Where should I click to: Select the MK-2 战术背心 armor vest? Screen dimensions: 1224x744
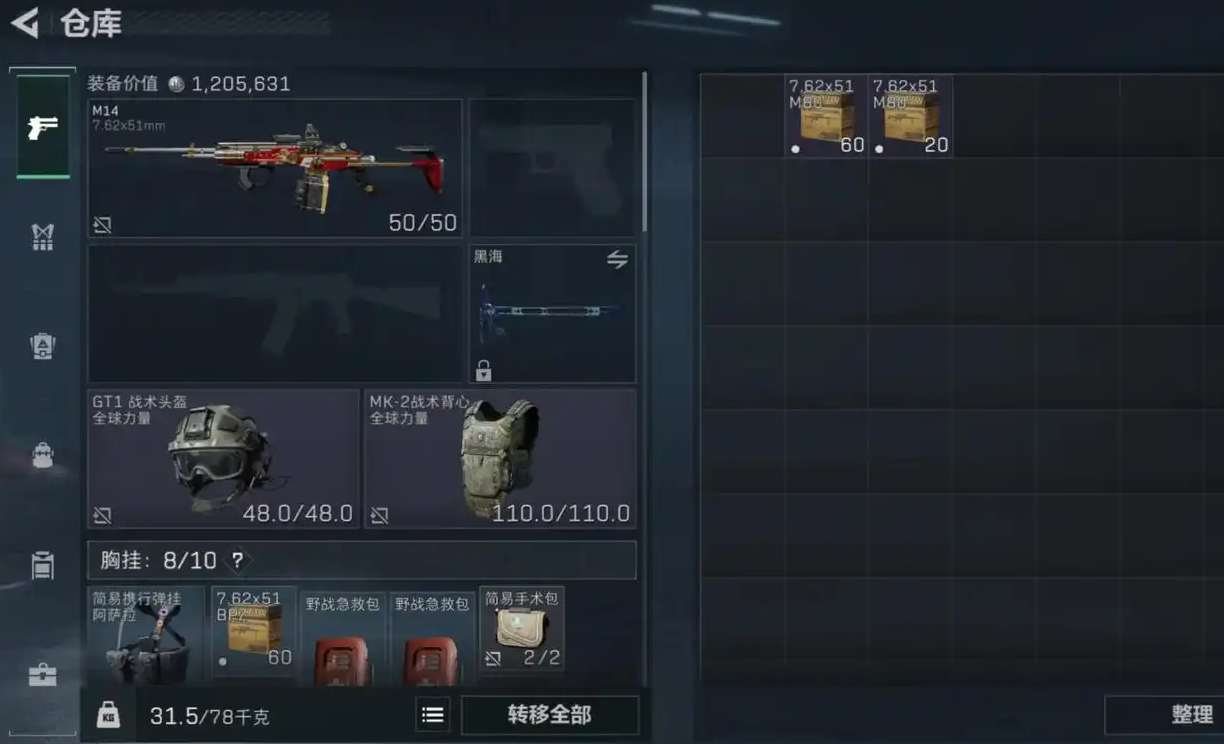[x=500, y=458]
